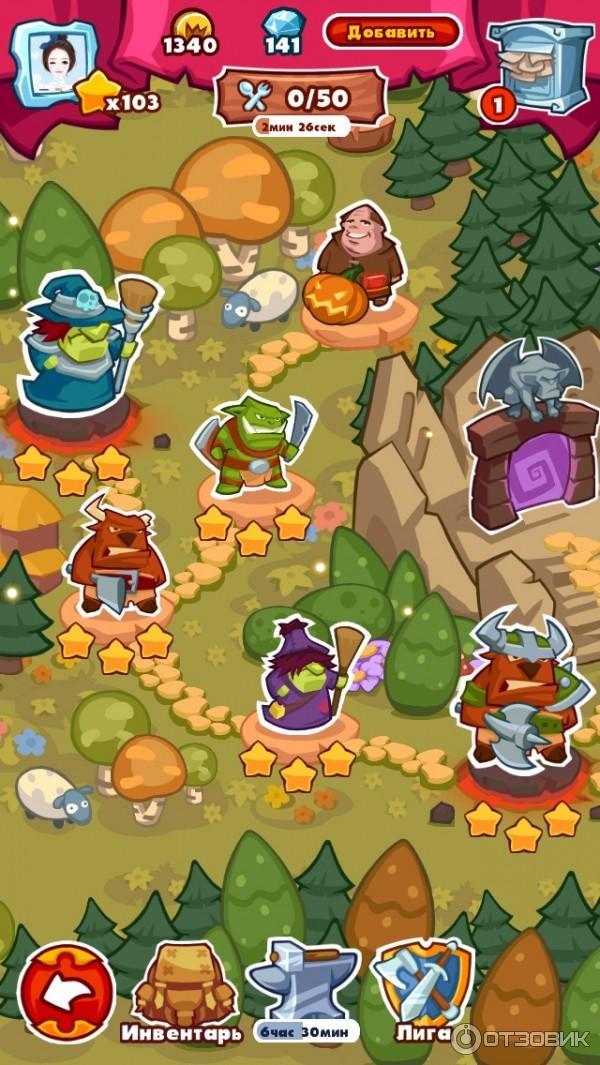Tap the red Добавить button
600x1065 pixels.
click(392, 32)
